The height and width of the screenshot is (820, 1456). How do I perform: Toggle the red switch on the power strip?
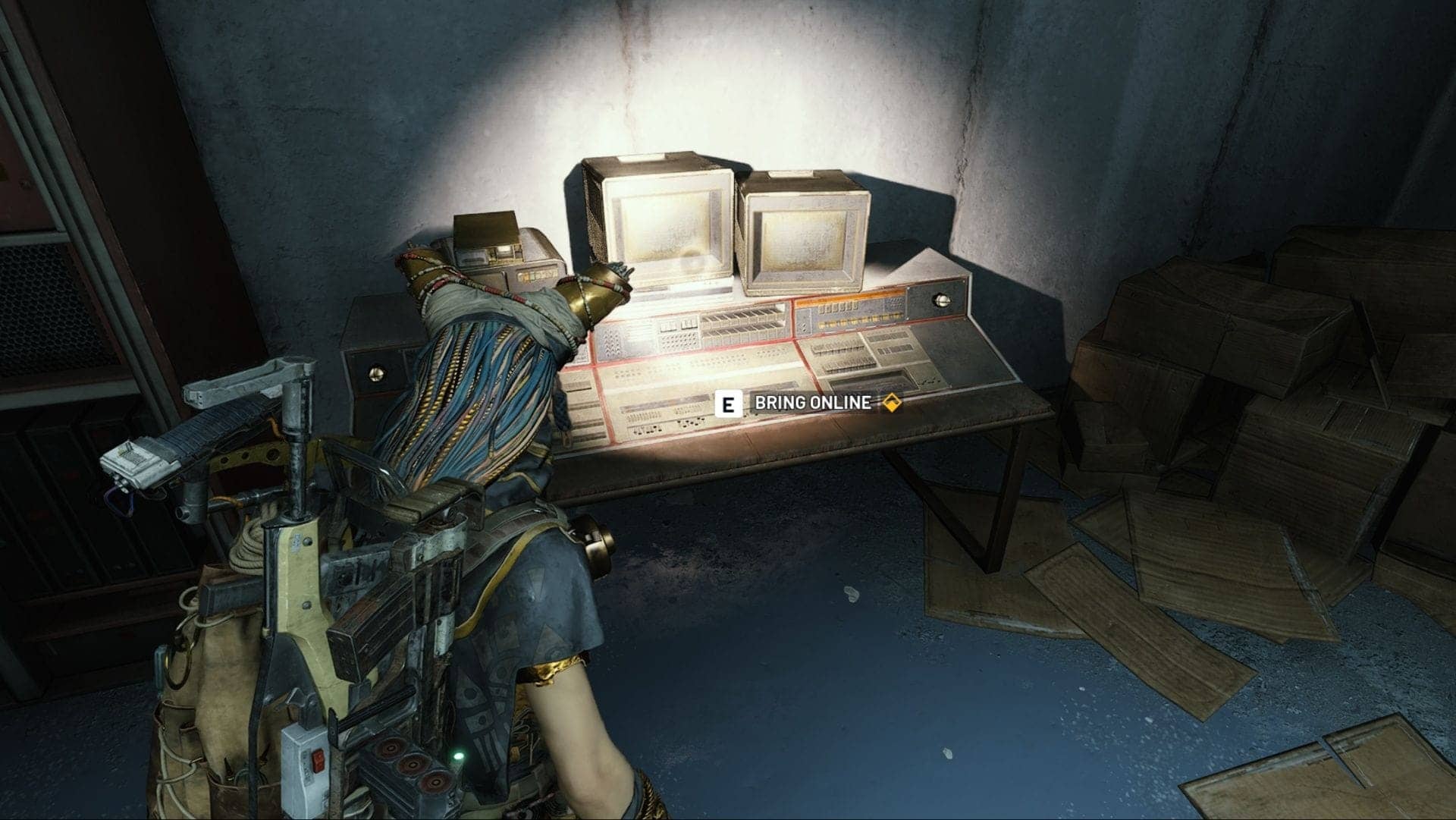pos(318,760)
